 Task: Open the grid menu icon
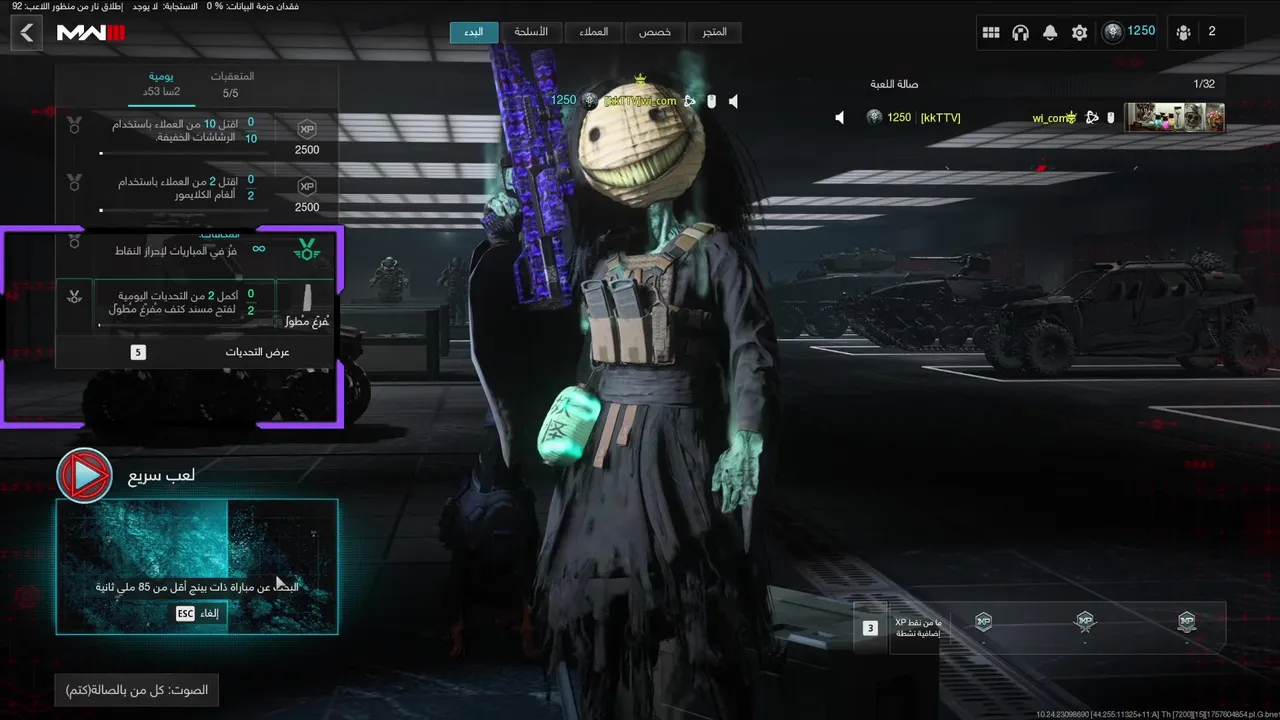(x=991, y=33)
